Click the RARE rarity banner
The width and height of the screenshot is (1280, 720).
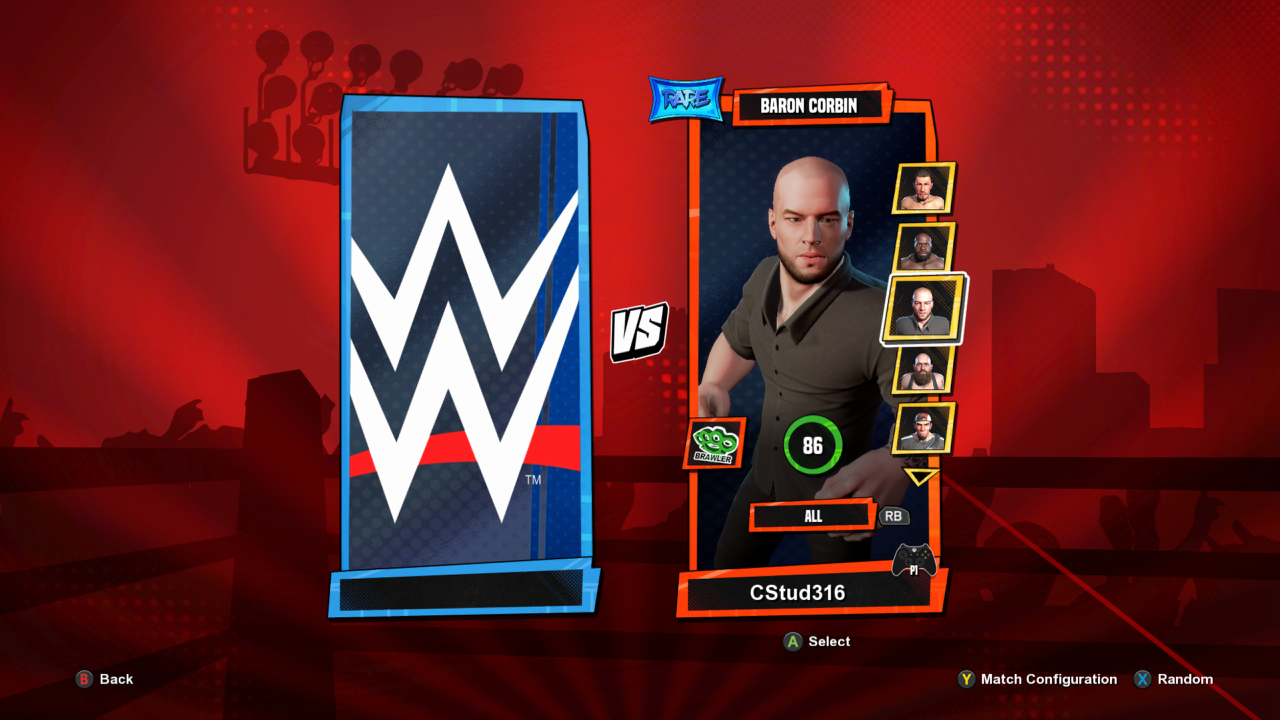click(685, 97)
